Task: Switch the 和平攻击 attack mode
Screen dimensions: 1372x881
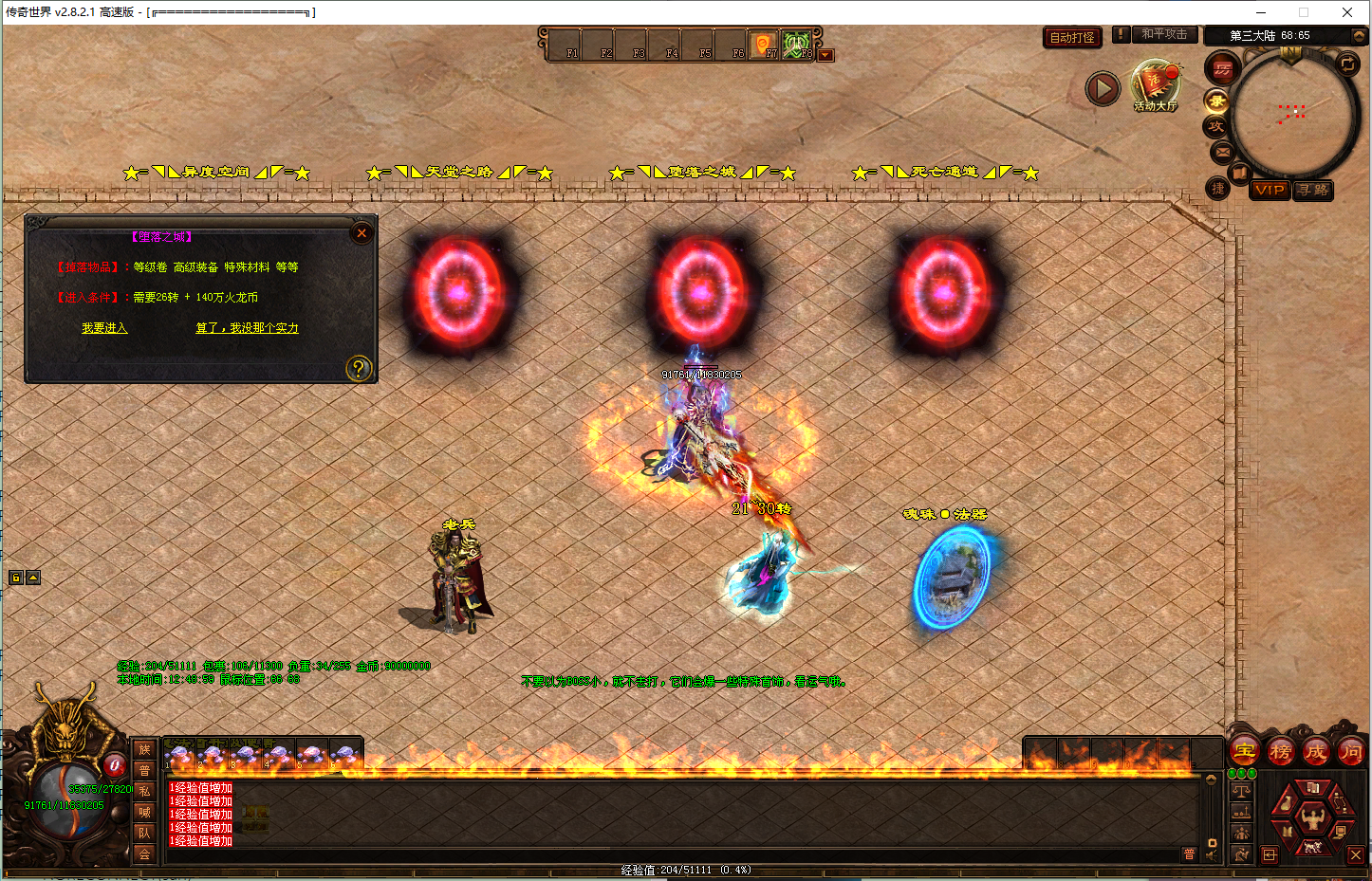Action: pos(1164,34)
